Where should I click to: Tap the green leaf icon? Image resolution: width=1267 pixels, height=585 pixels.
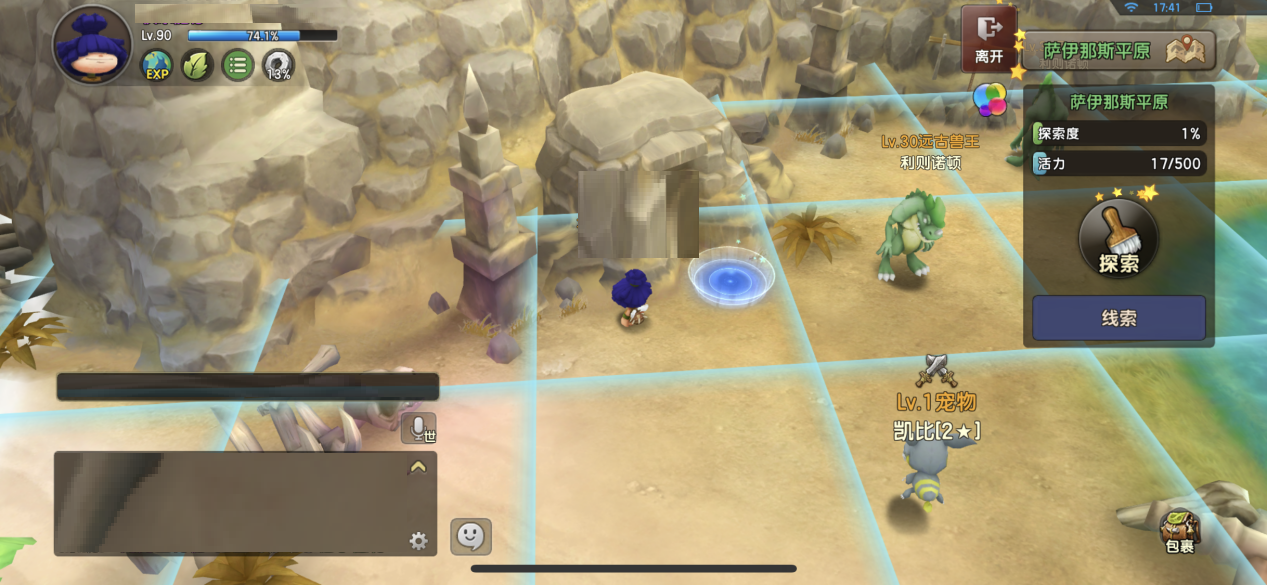(197, 66)
